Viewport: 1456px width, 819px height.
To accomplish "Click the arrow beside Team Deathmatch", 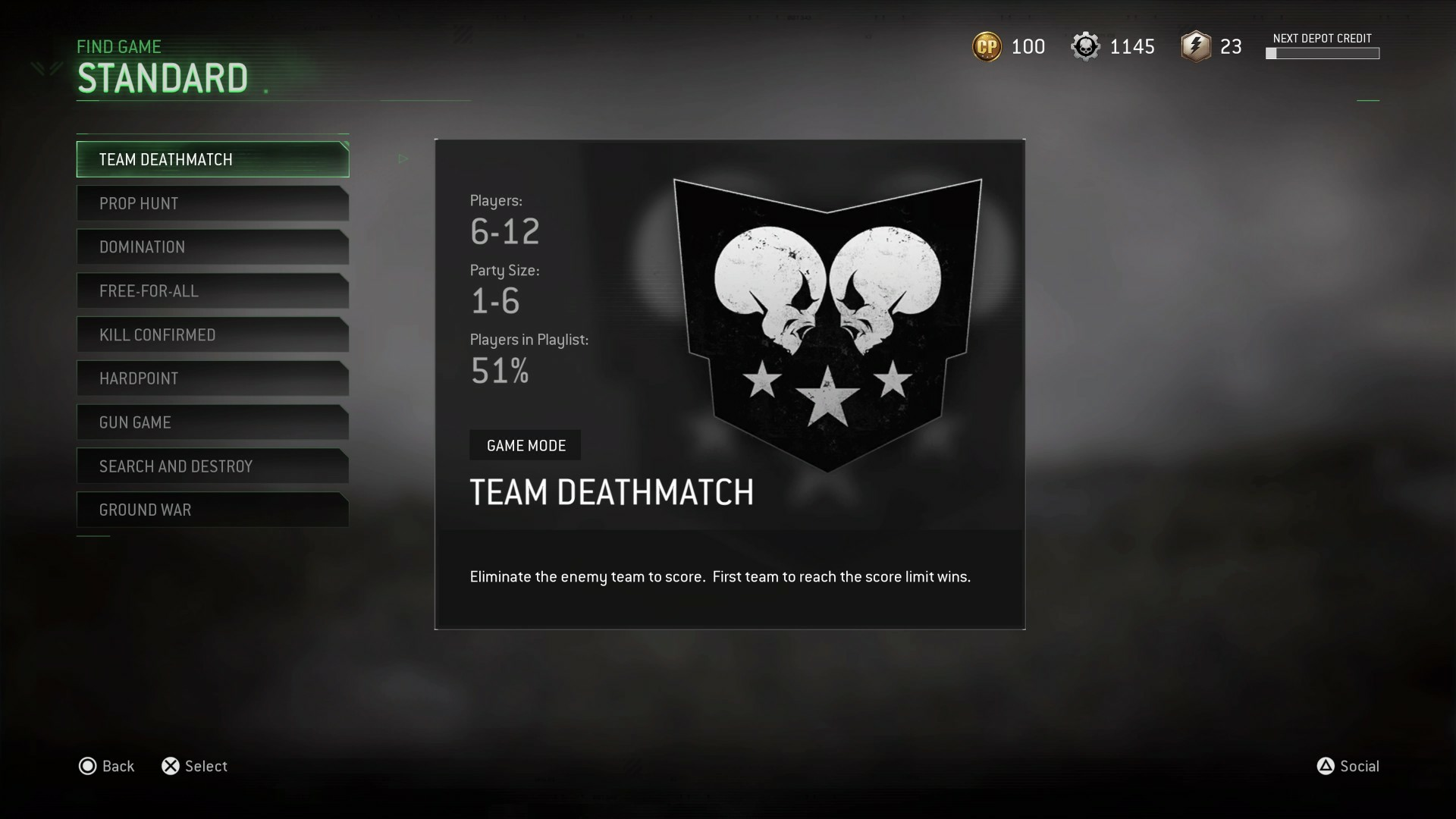I will click(x=403, y=158).
